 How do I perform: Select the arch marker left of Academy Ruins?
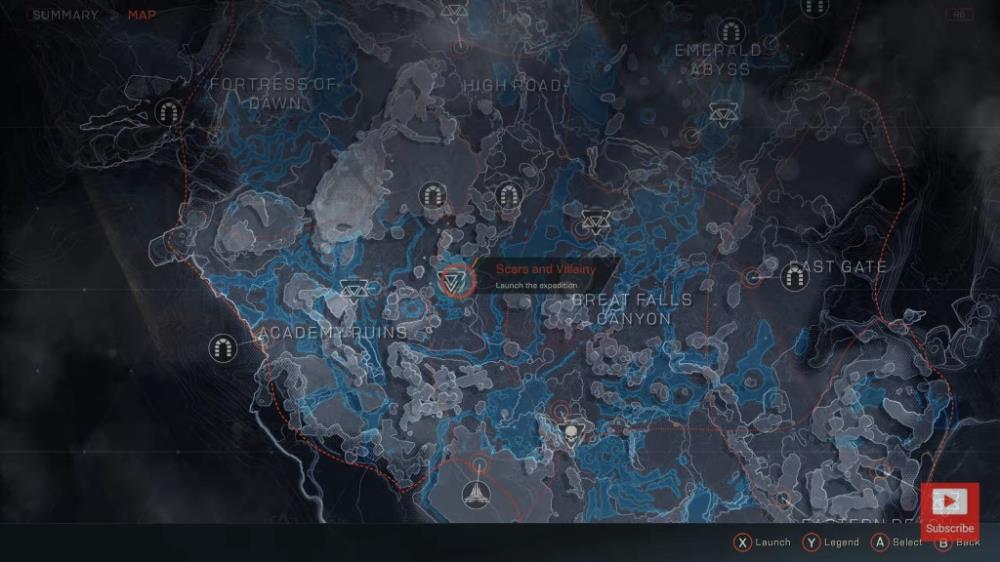tap(223, 348)
